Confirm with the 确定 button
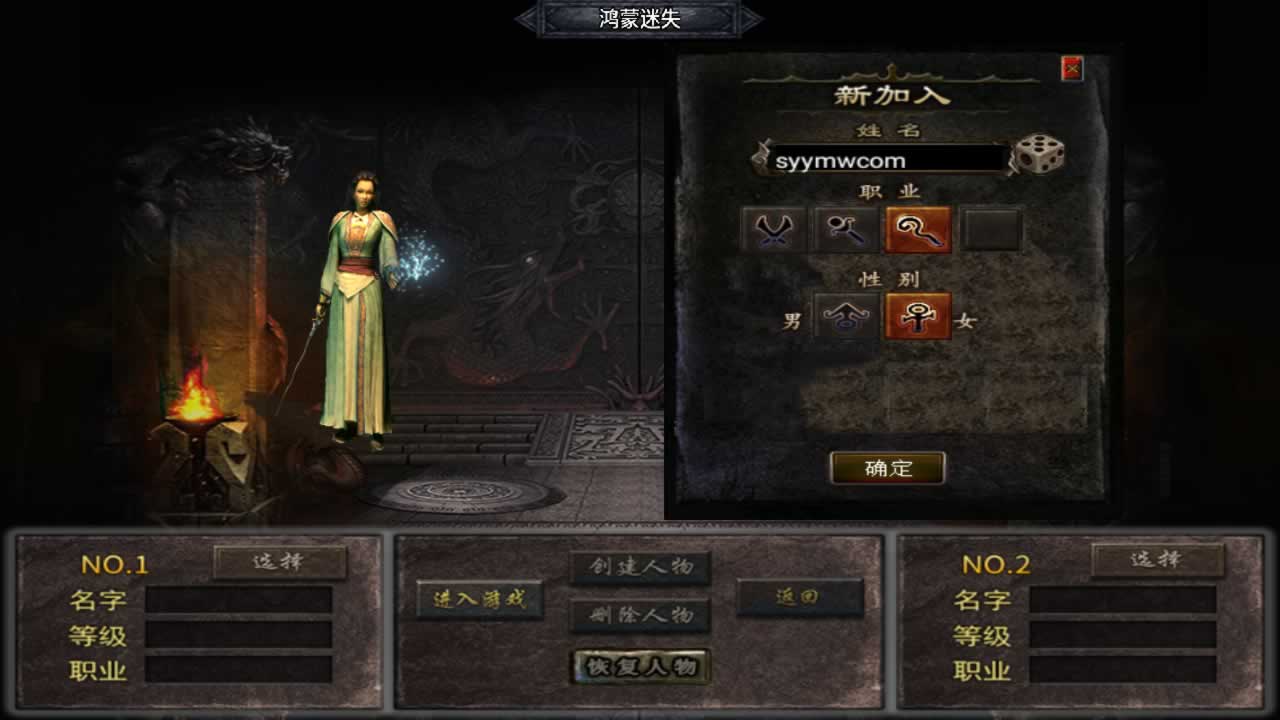The image size is (1280, 720). (x=888, y=467)
